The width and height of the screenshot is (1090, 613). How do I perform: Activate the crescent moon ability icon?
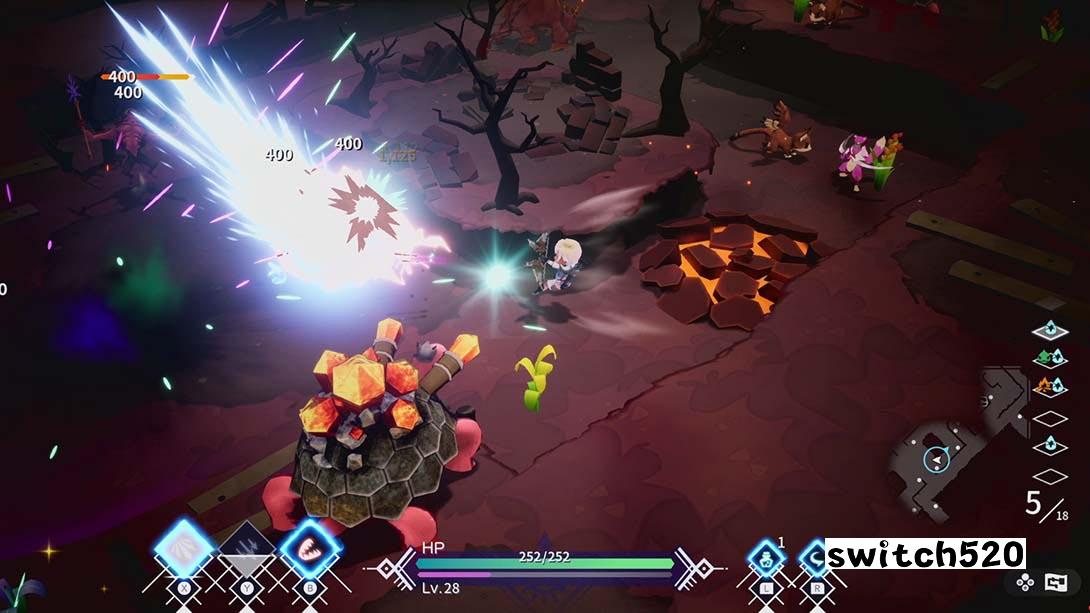pos(814,557)
